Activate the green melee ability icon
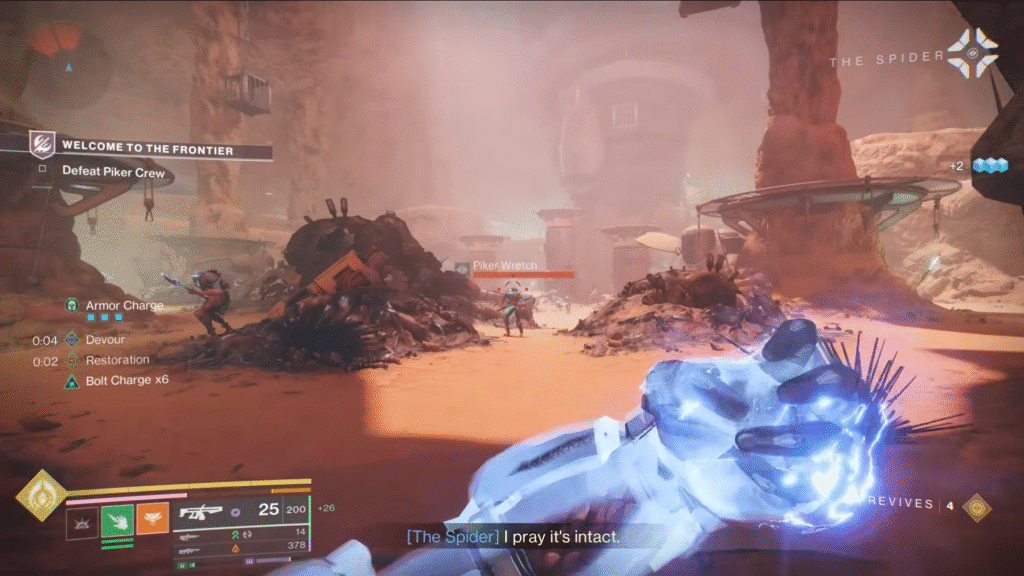Viewport: 1024px width, 576px height. tap(117, 521)
